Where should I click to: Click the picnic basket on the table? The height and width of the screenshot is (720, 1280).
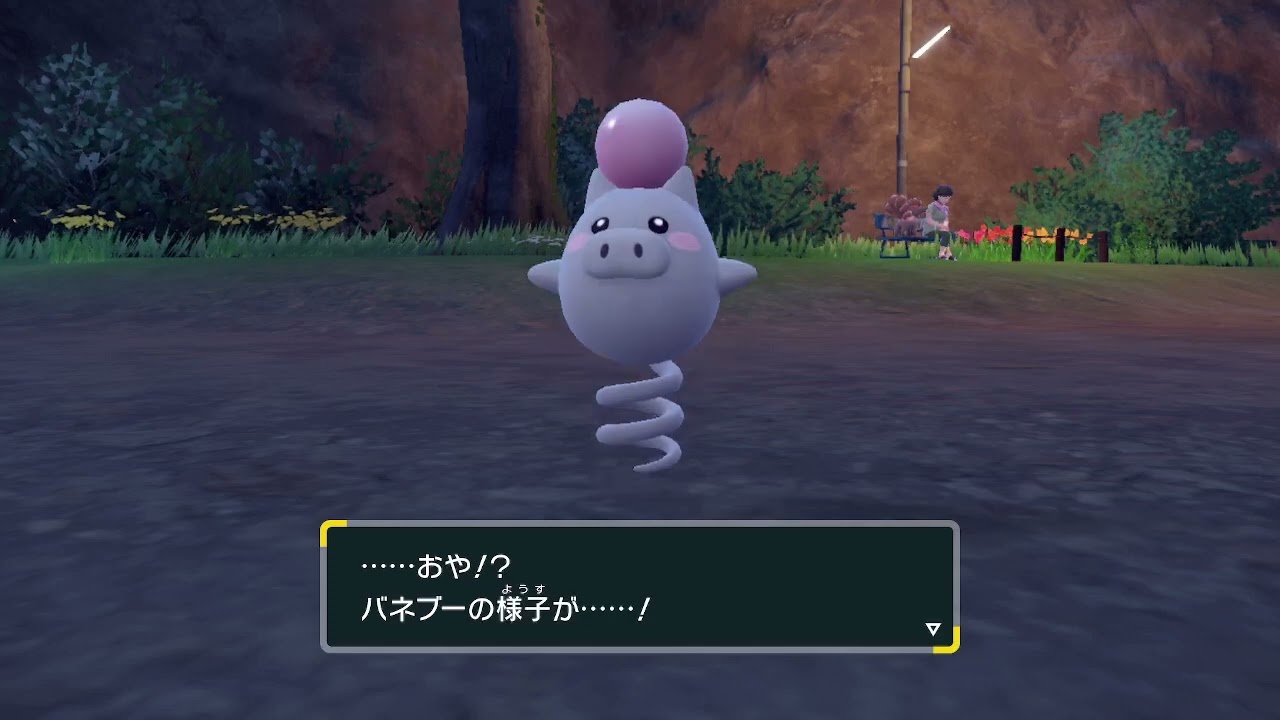(x=902, y=208)
